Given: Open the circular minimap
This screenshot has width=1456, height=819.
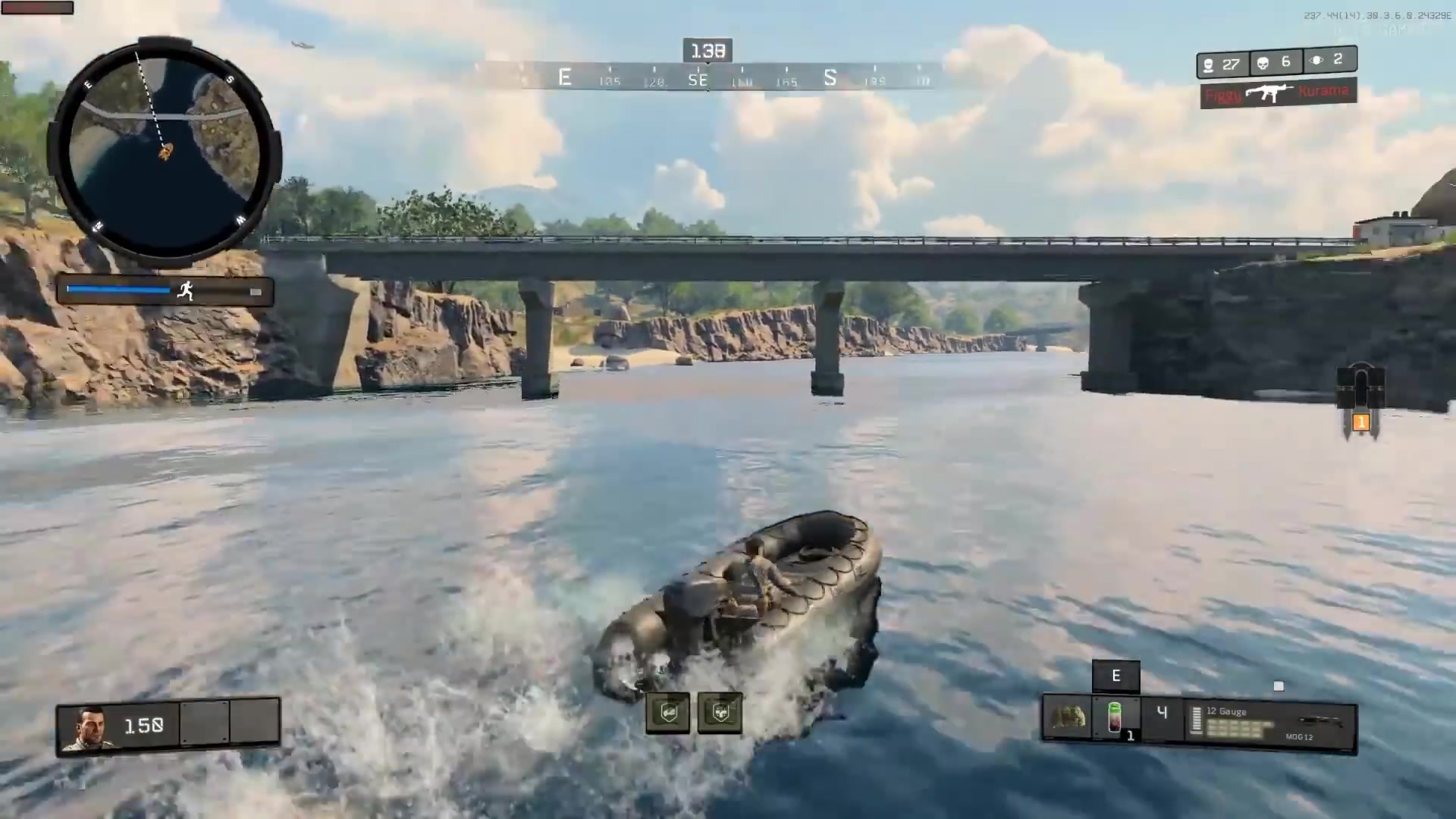Looking at the screenshot, I should (165, 152).
